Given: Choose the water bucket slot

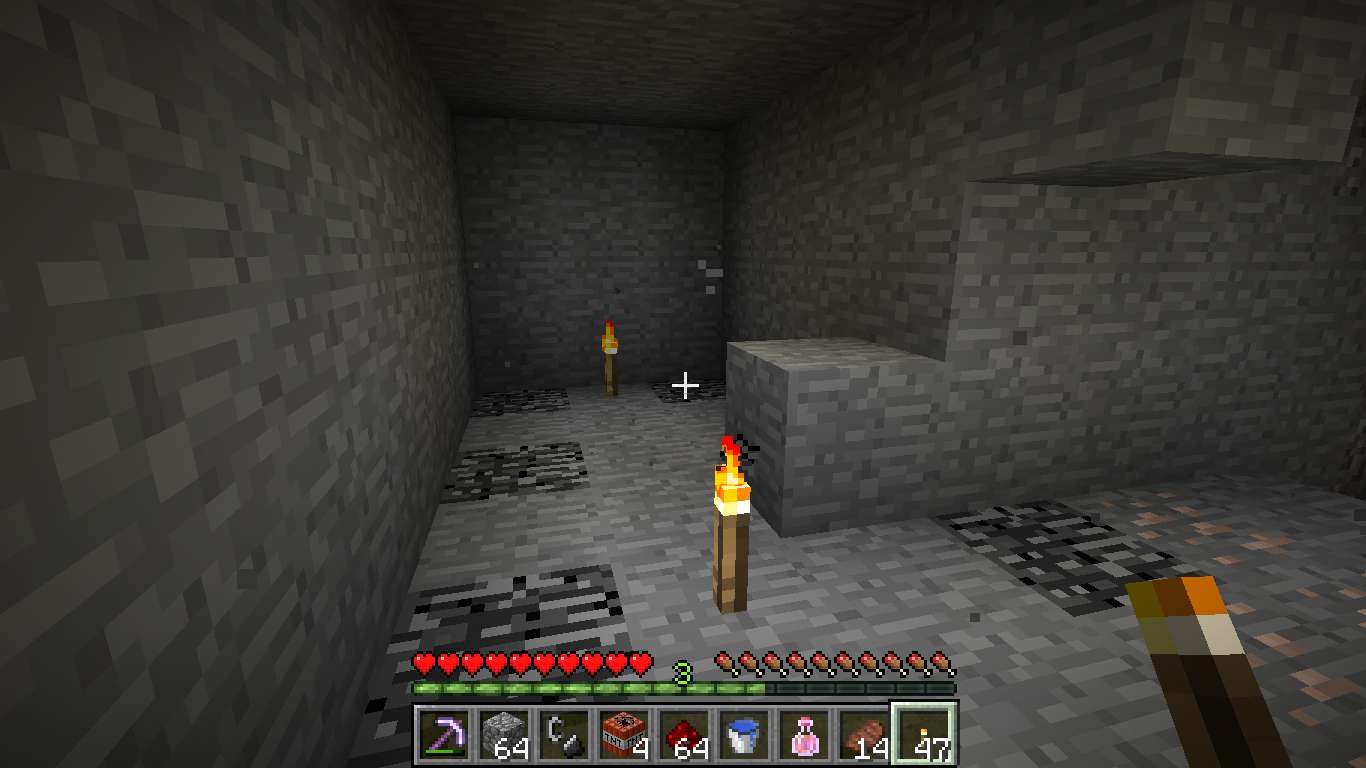Looking at the screenshot, I should [x=744, y=735].
